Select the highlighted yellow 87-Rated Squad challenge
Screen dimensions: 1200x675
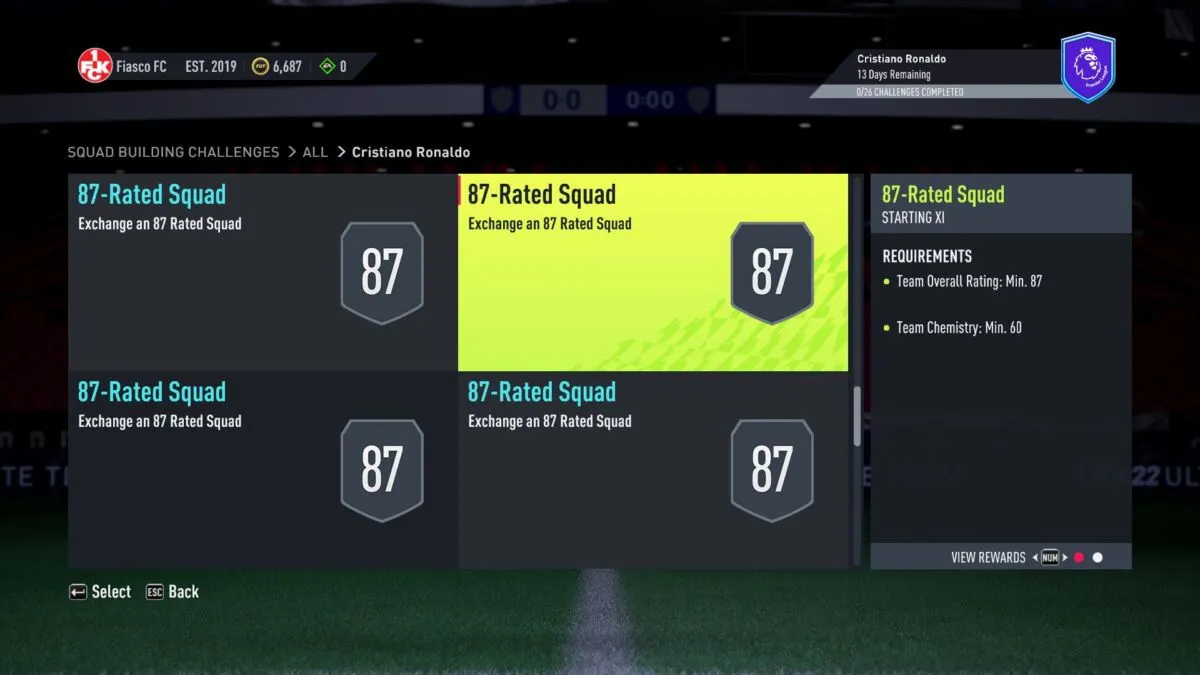click(x=652, y=272)
